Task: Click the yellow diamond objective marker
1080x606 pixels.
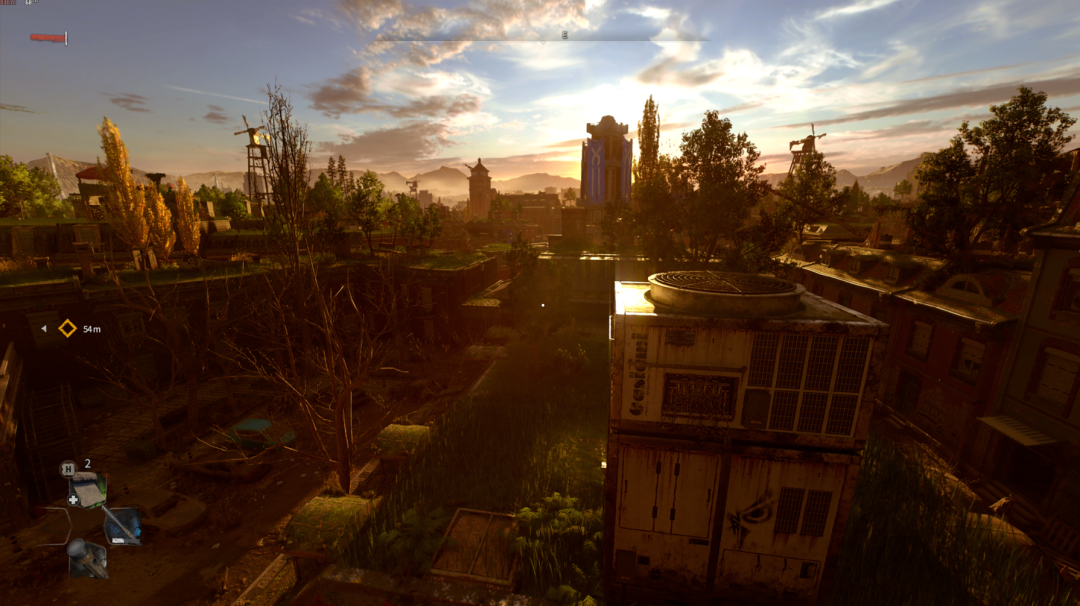Action: pyautogui.click(x=67, y=328)
